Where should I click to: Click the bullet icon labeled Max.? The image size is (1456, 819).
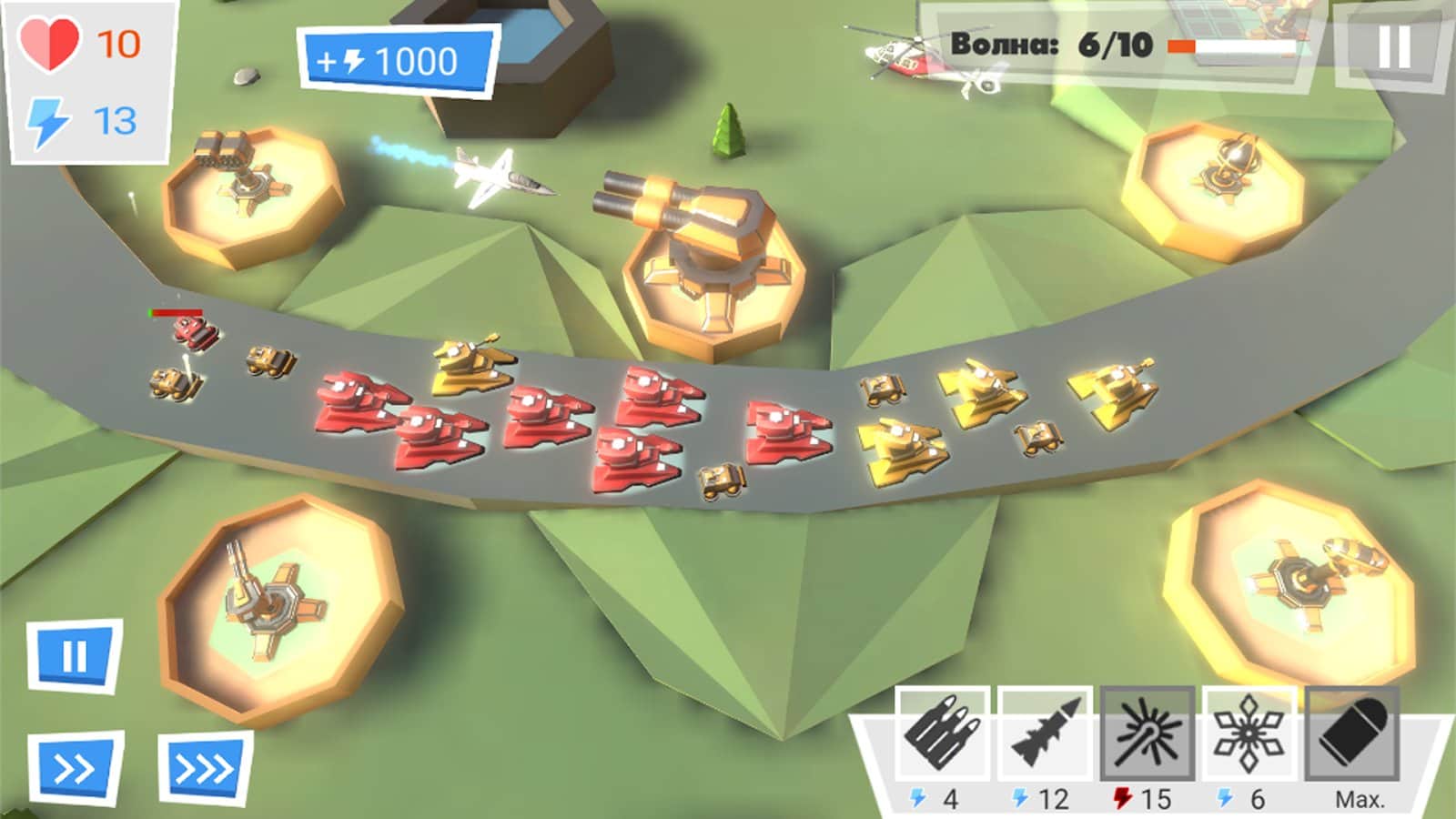(1352, 733)
